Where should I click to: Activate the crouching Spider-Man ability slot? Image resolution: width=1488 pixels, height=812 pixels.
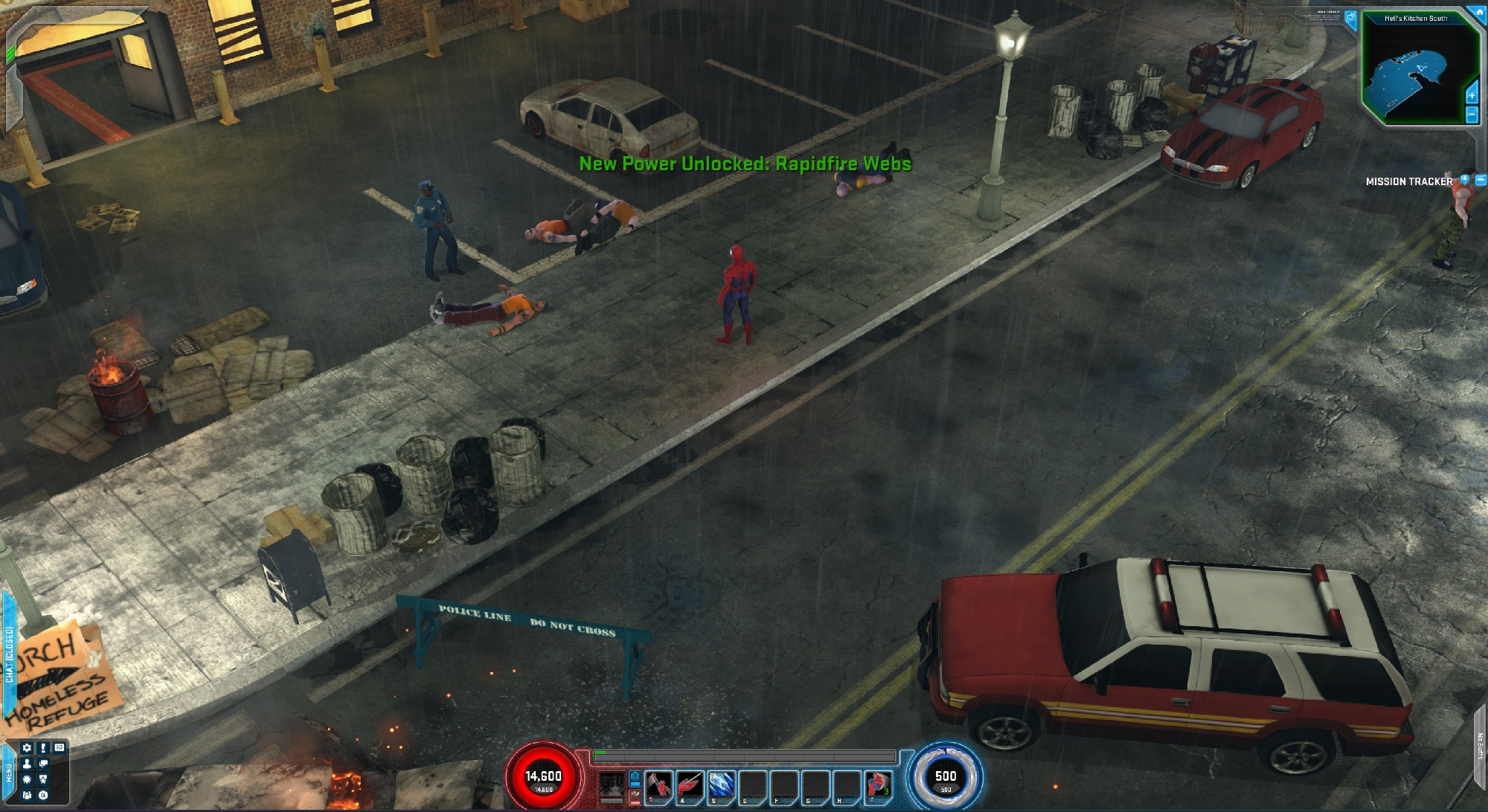[878, 785]
